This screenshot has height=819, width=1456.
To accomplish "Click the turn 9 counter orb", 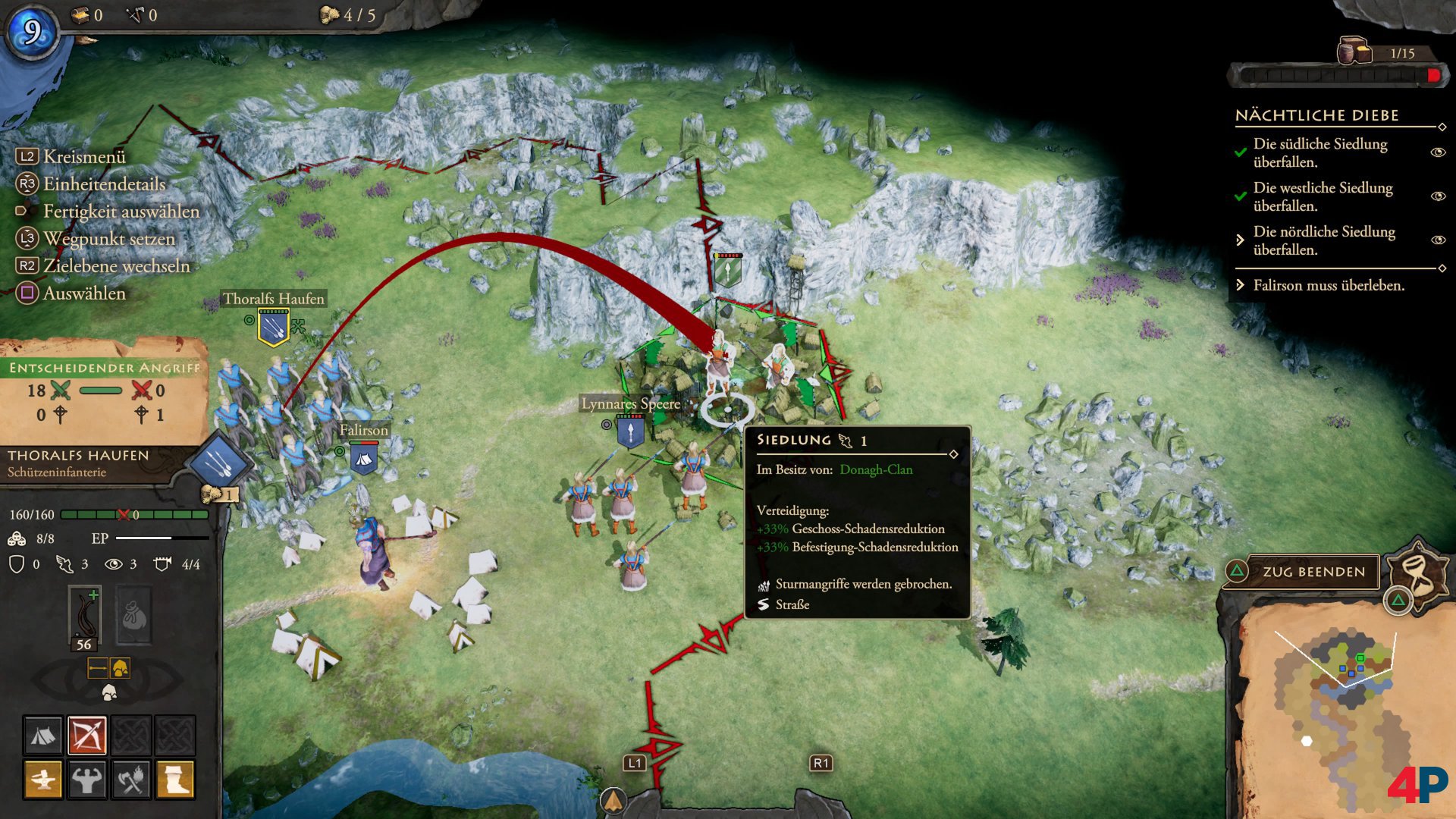I will (x=33, y=32).
